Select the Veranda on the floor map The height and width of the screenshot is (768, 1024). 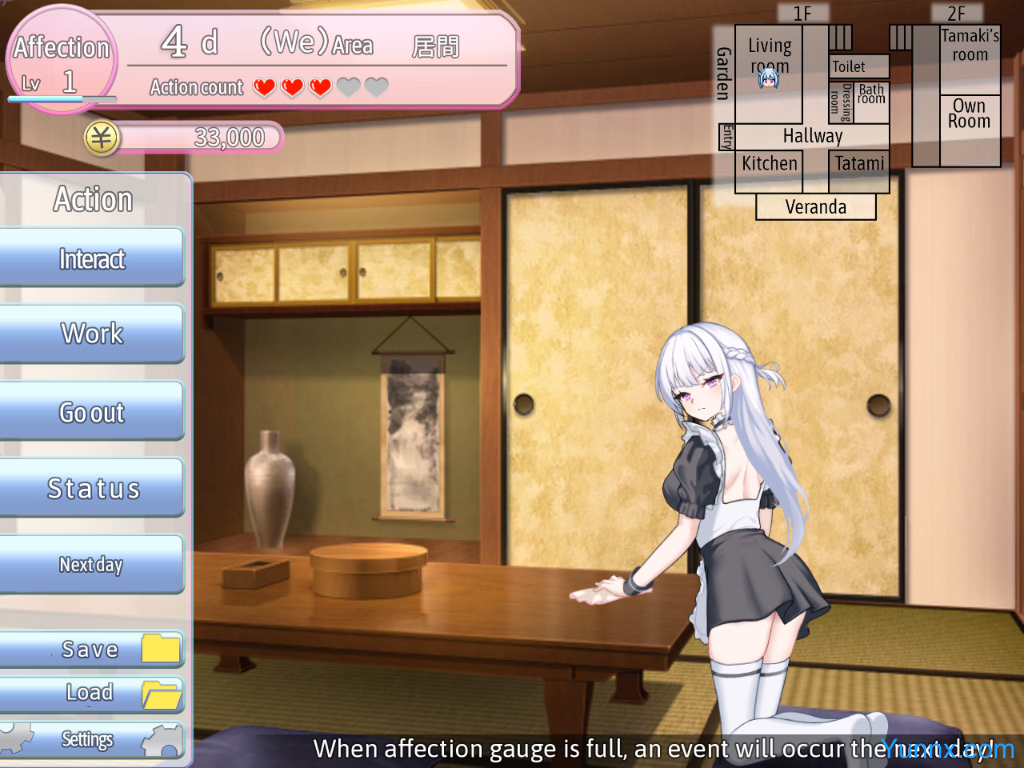(815, 207)
